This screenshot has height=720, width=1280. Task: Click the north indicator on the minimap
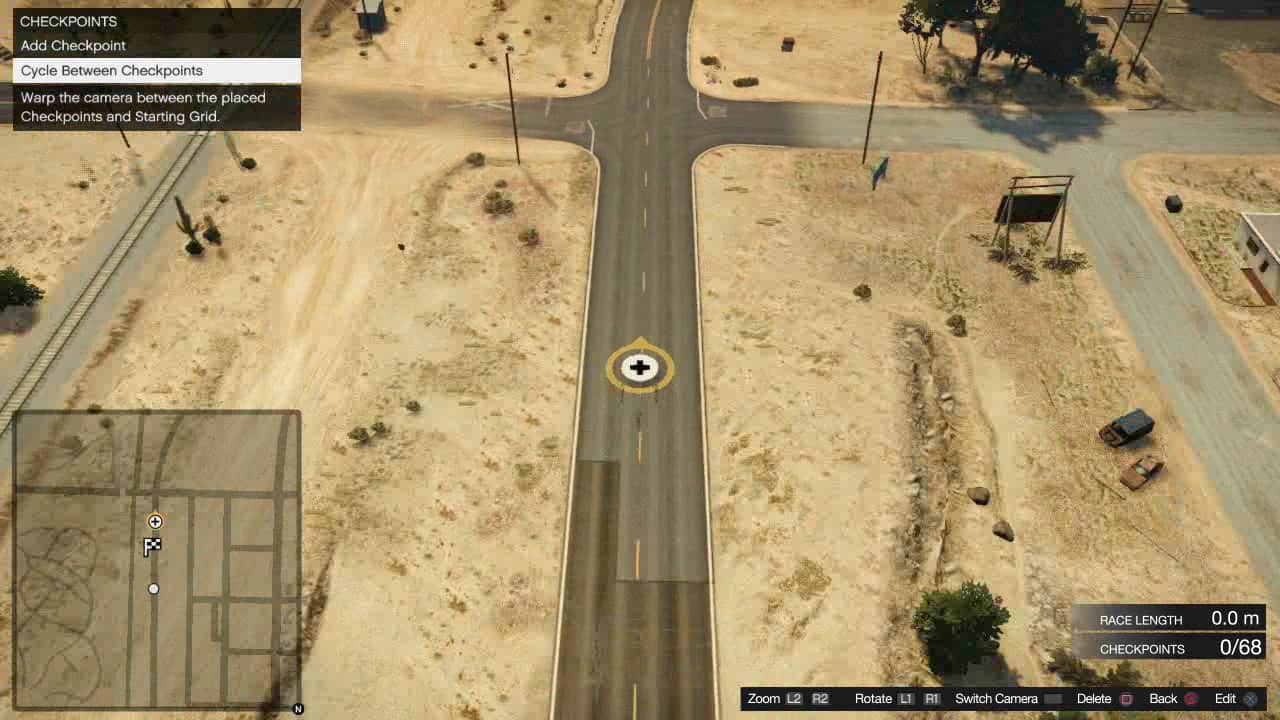(x=296, y=707)
